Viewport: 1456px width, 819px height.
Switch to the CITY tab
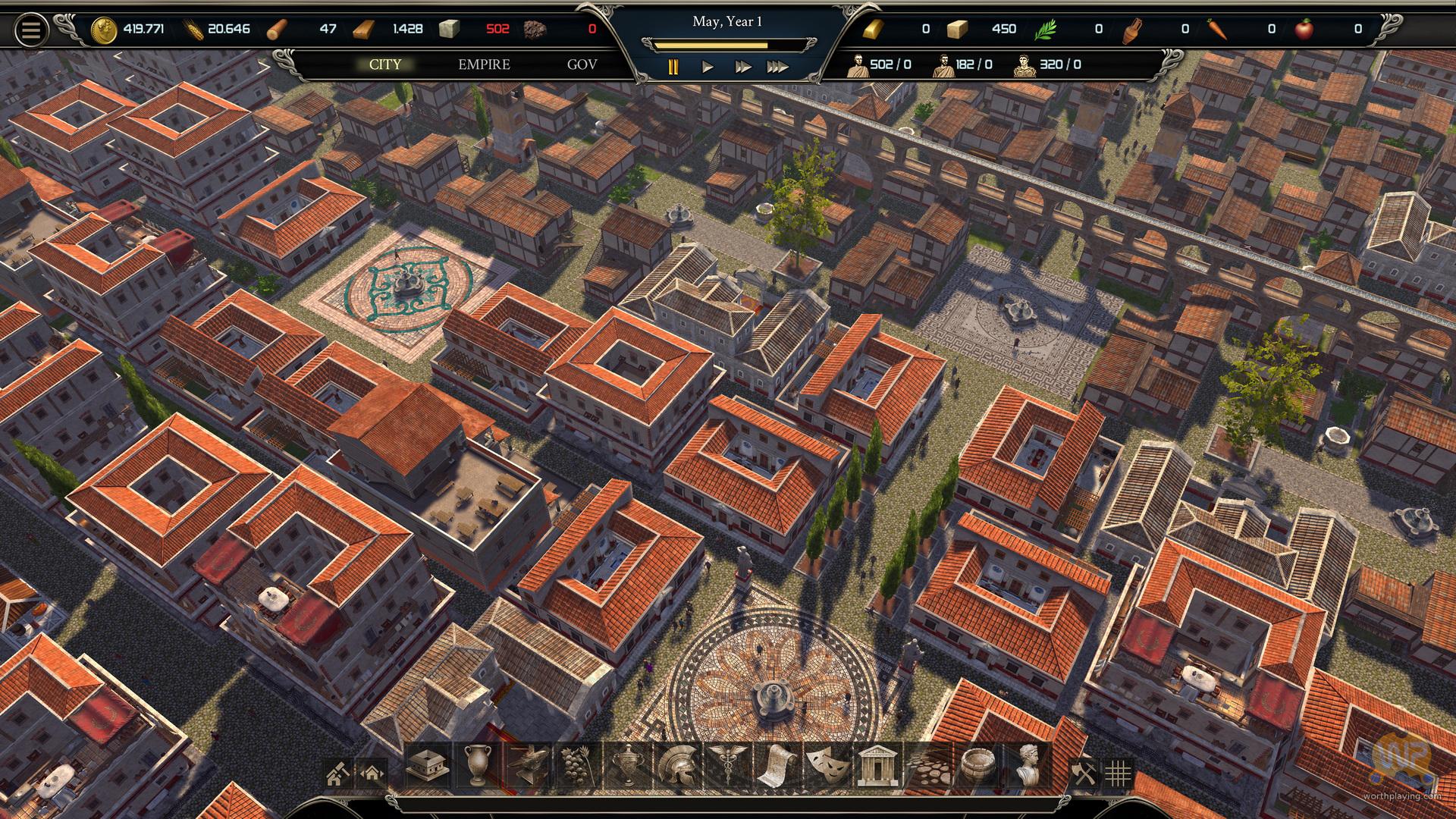[x=385, y=64]
